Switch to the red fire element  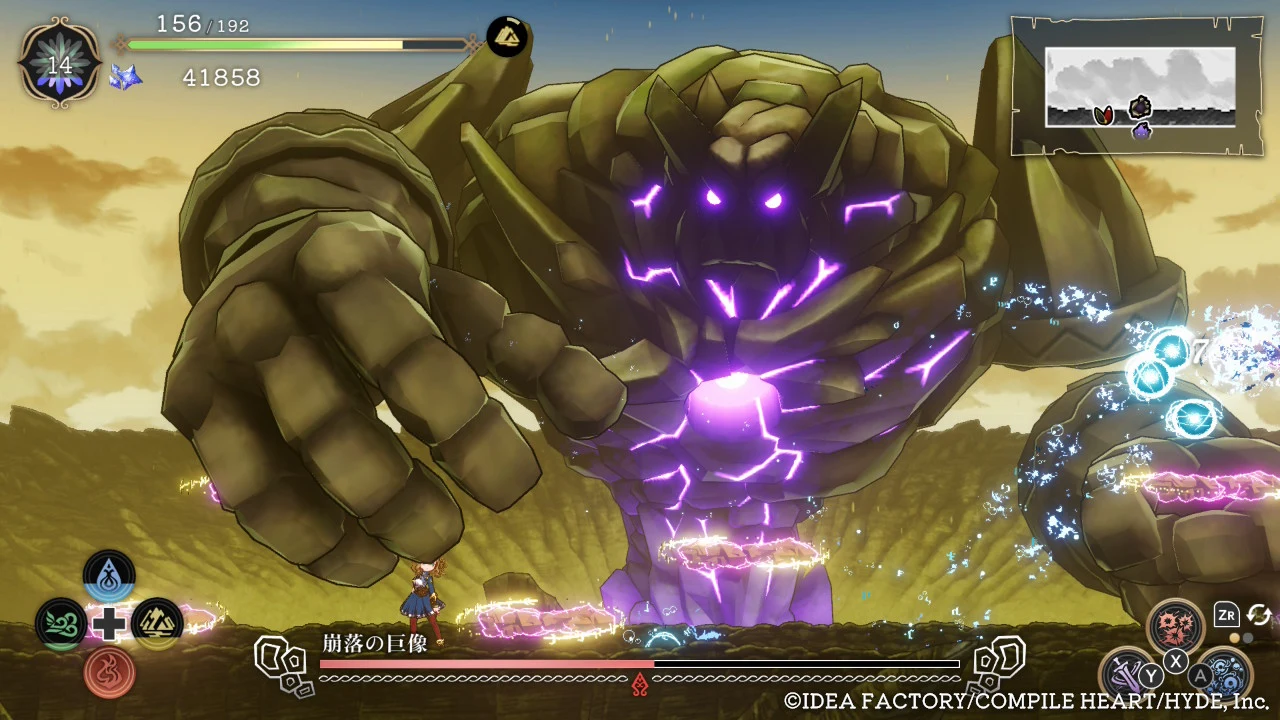(x=109, y=672)
